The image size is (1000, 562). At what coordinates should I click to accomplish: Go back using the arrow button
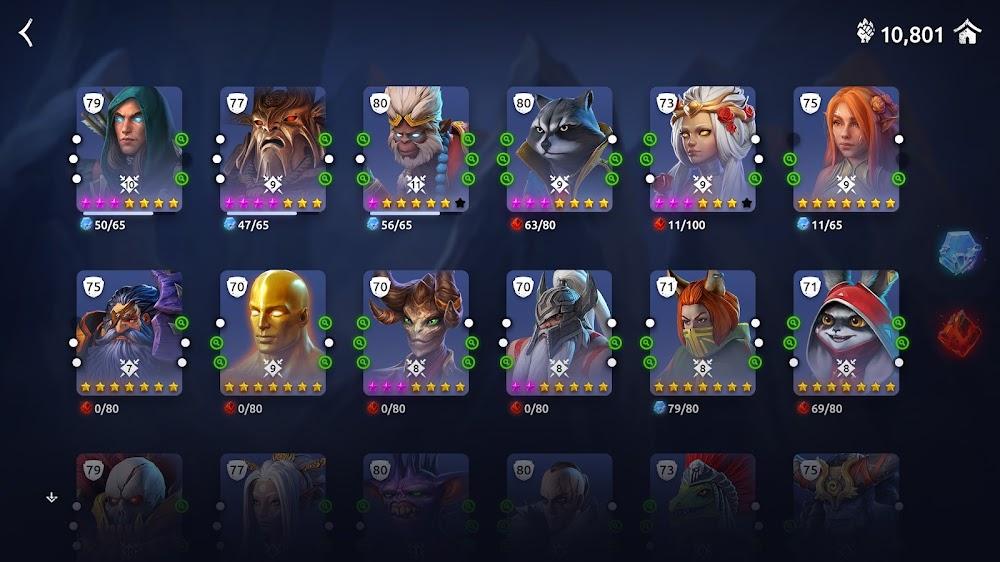click(27, 33)
